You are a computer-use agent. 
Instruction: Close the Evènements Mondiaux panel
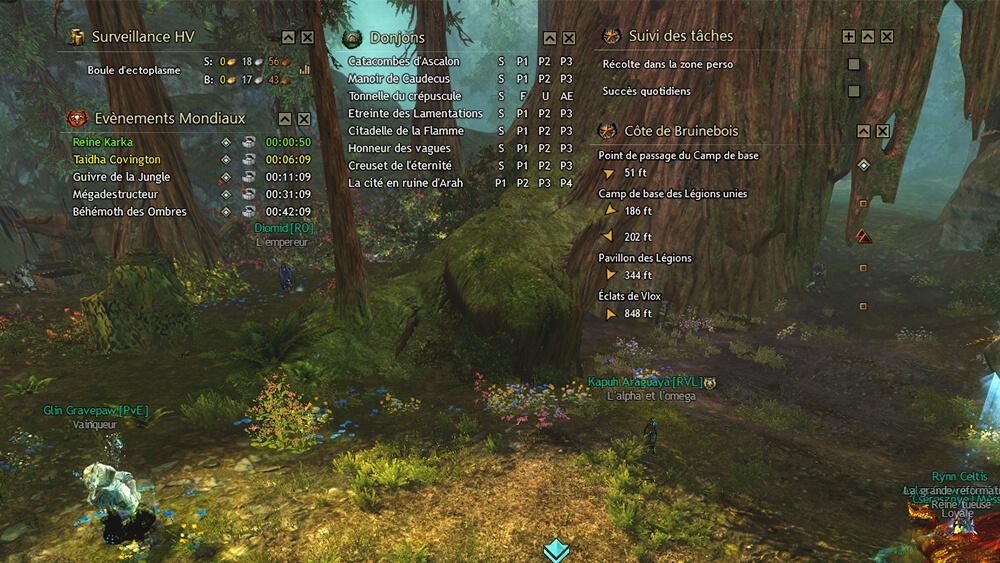coord(303,119)
